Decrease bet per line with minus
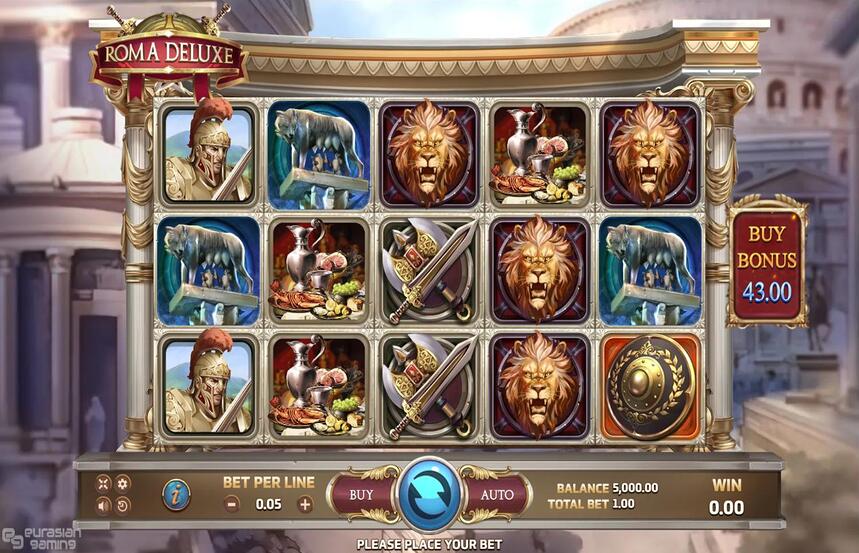This screenshot has width=859, height=553. 231,504
